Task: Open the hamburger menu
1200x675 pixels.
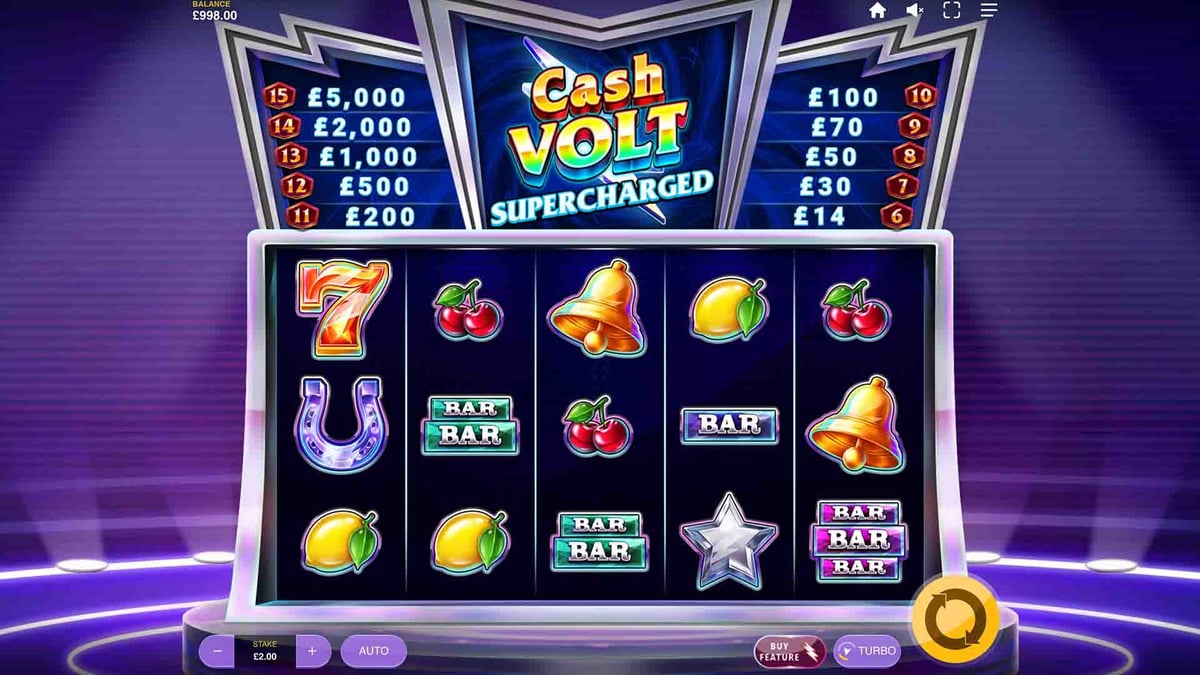Action: click(988, 11)
